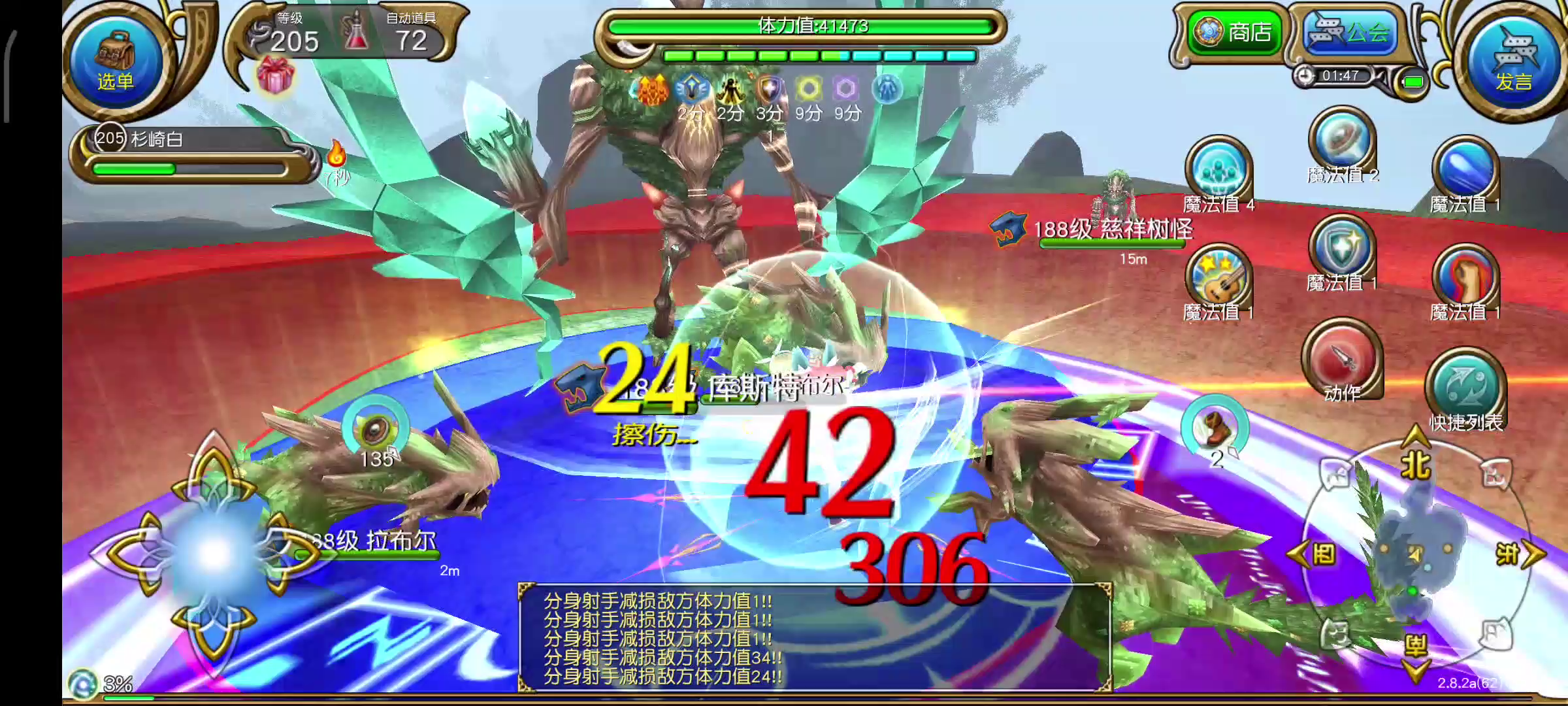1568x706 pixels.
Task: Open the combat log message box
Action: pyautogui.click(x=814, y=637)
